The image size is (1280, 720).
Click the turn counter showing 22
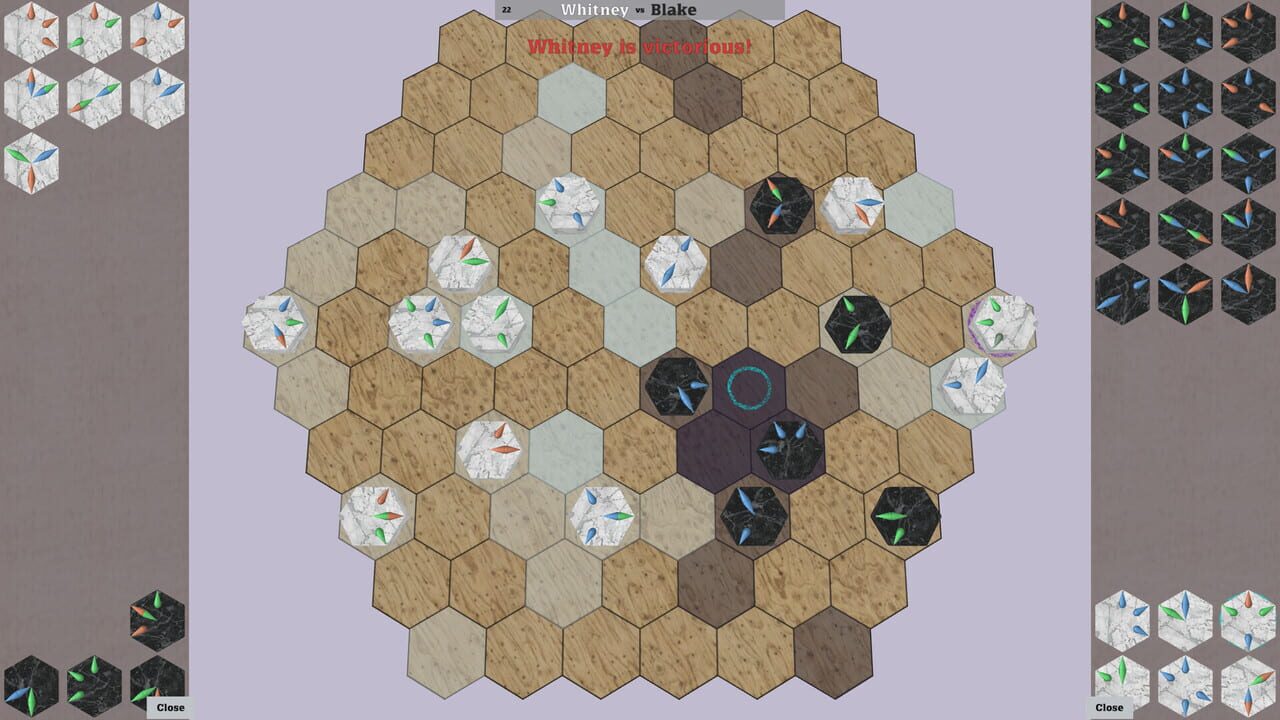(507, 8)
